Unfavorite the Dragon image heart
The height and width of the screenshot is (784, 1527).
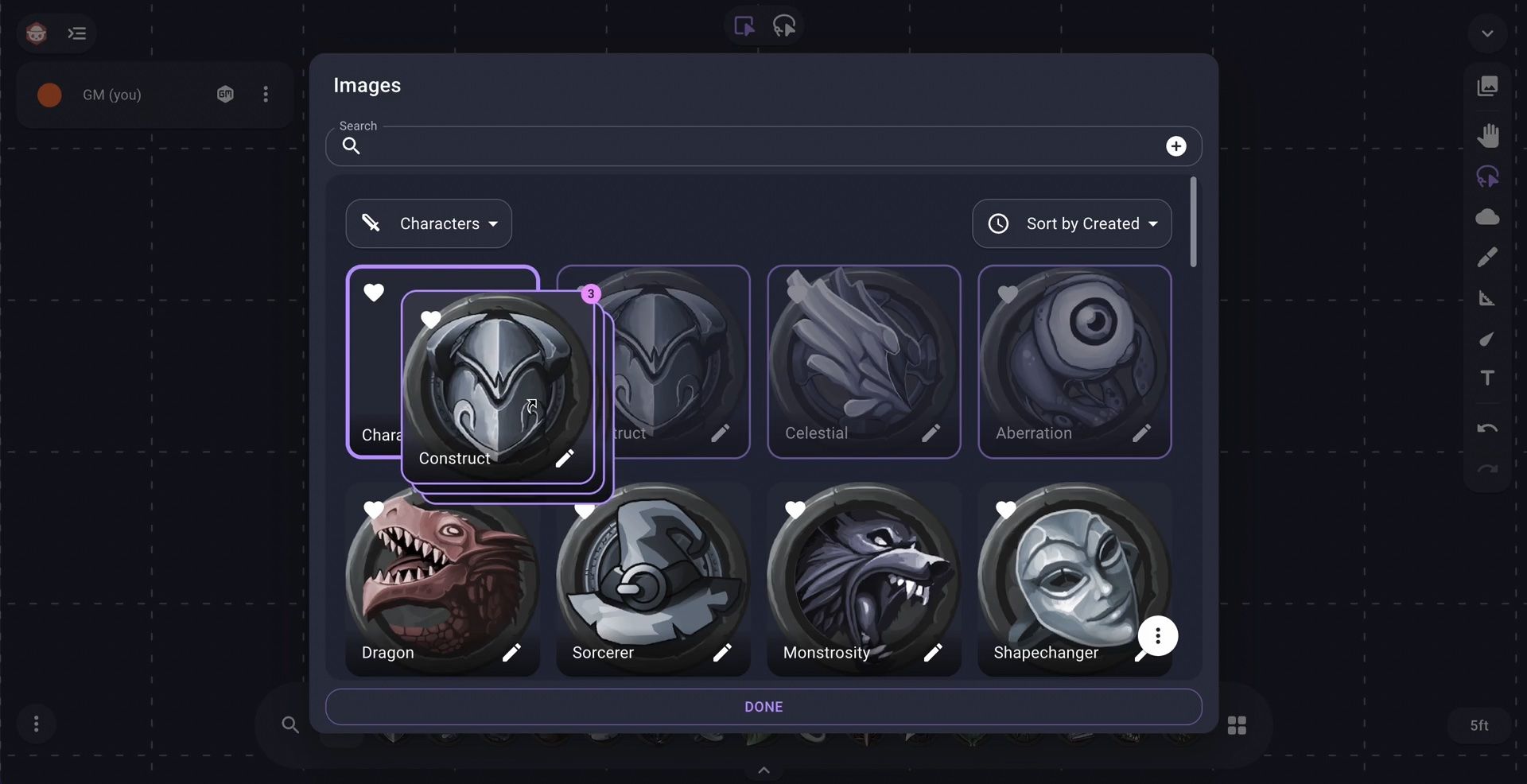click(x=374, y=510)
